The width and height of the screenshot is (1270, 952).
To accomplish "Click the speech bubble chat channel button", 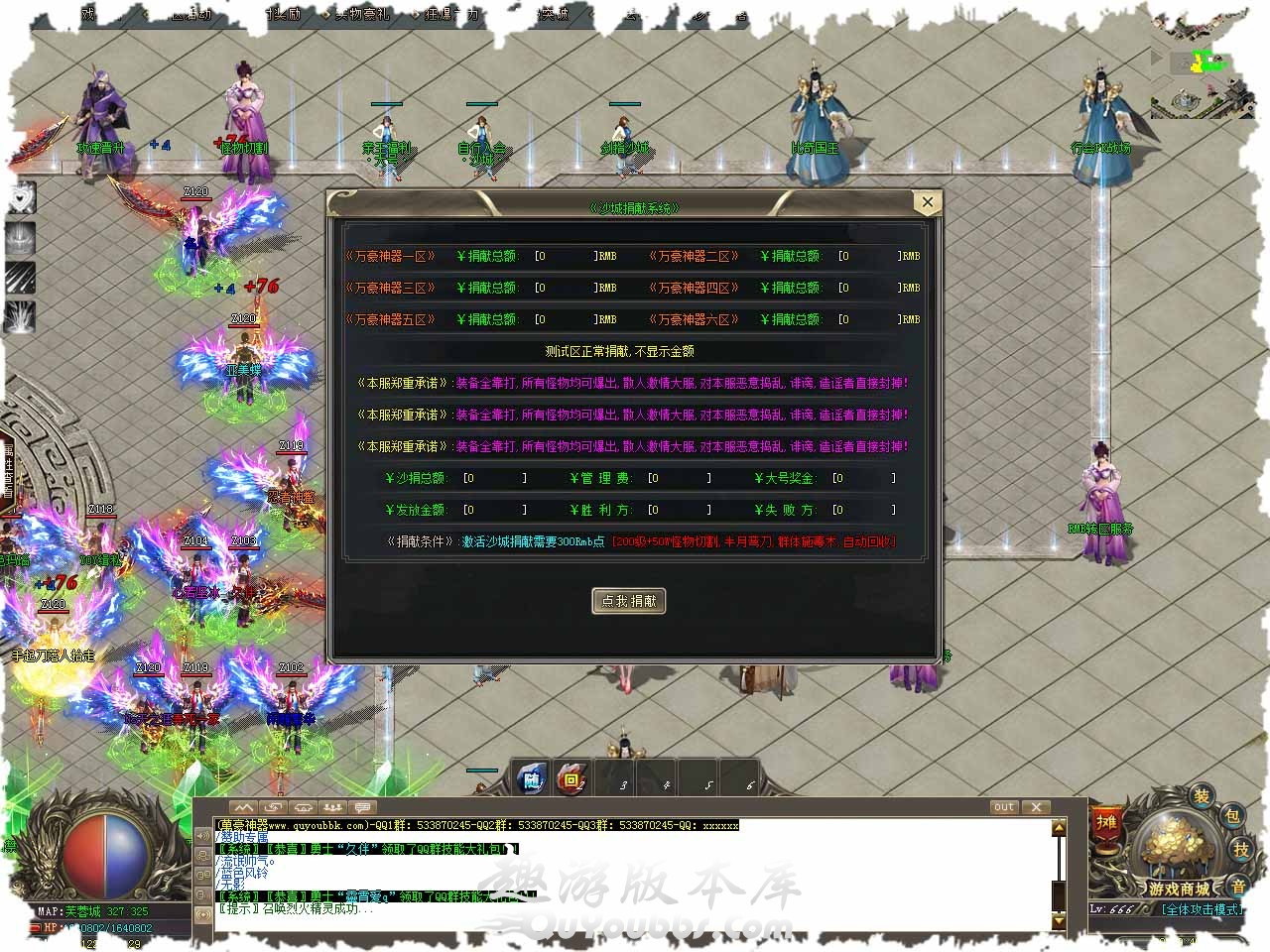I will tap(362, 807).
